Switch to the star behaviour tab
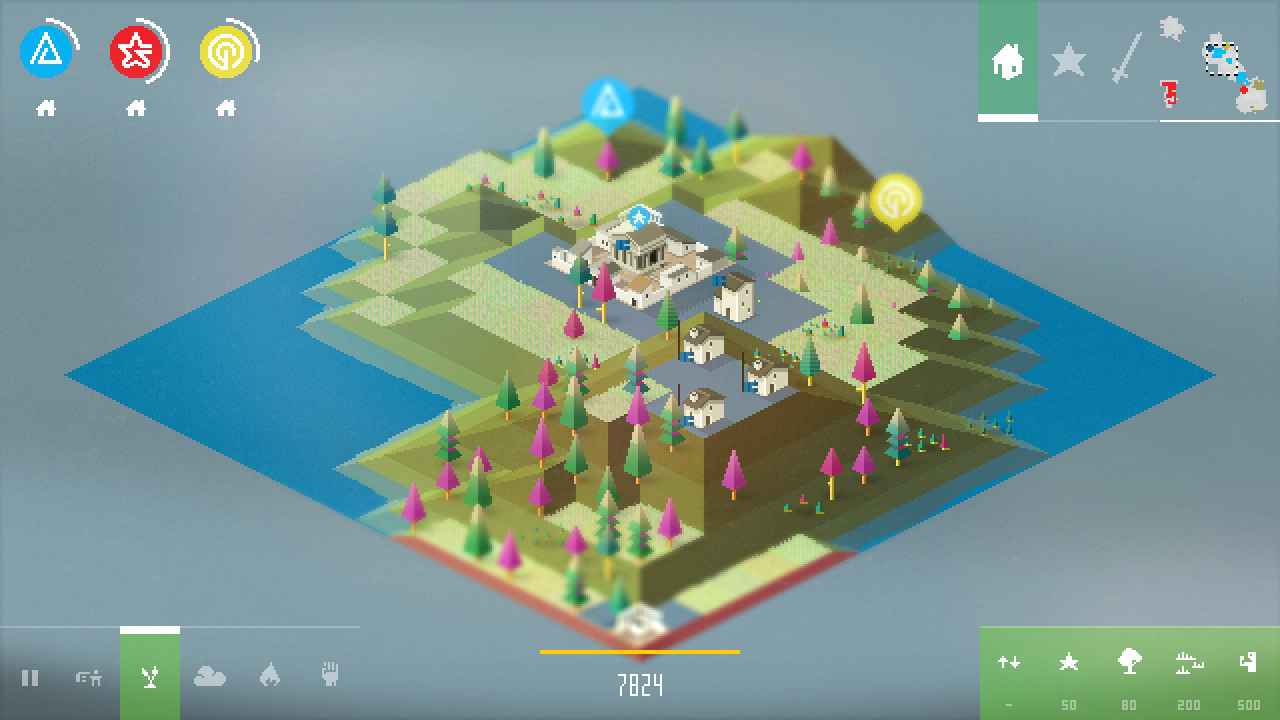This screenshot has width=1280, height=720. pyautogui.click(x=1068, y=61)
